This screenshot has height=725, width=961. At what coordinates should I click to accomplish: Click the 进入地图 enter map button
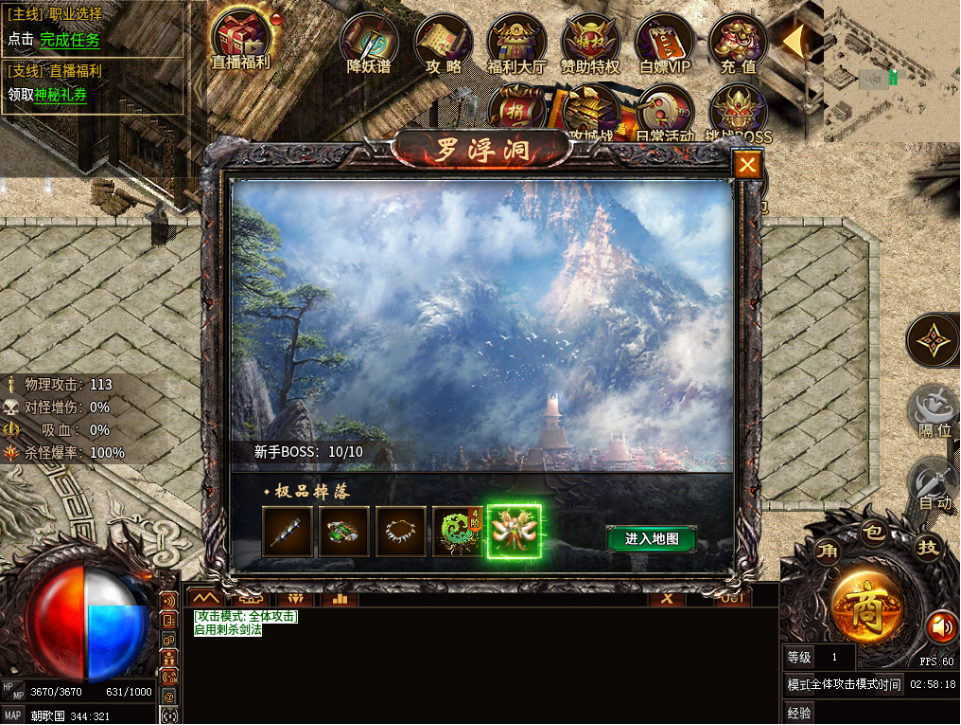pos(651,539)
